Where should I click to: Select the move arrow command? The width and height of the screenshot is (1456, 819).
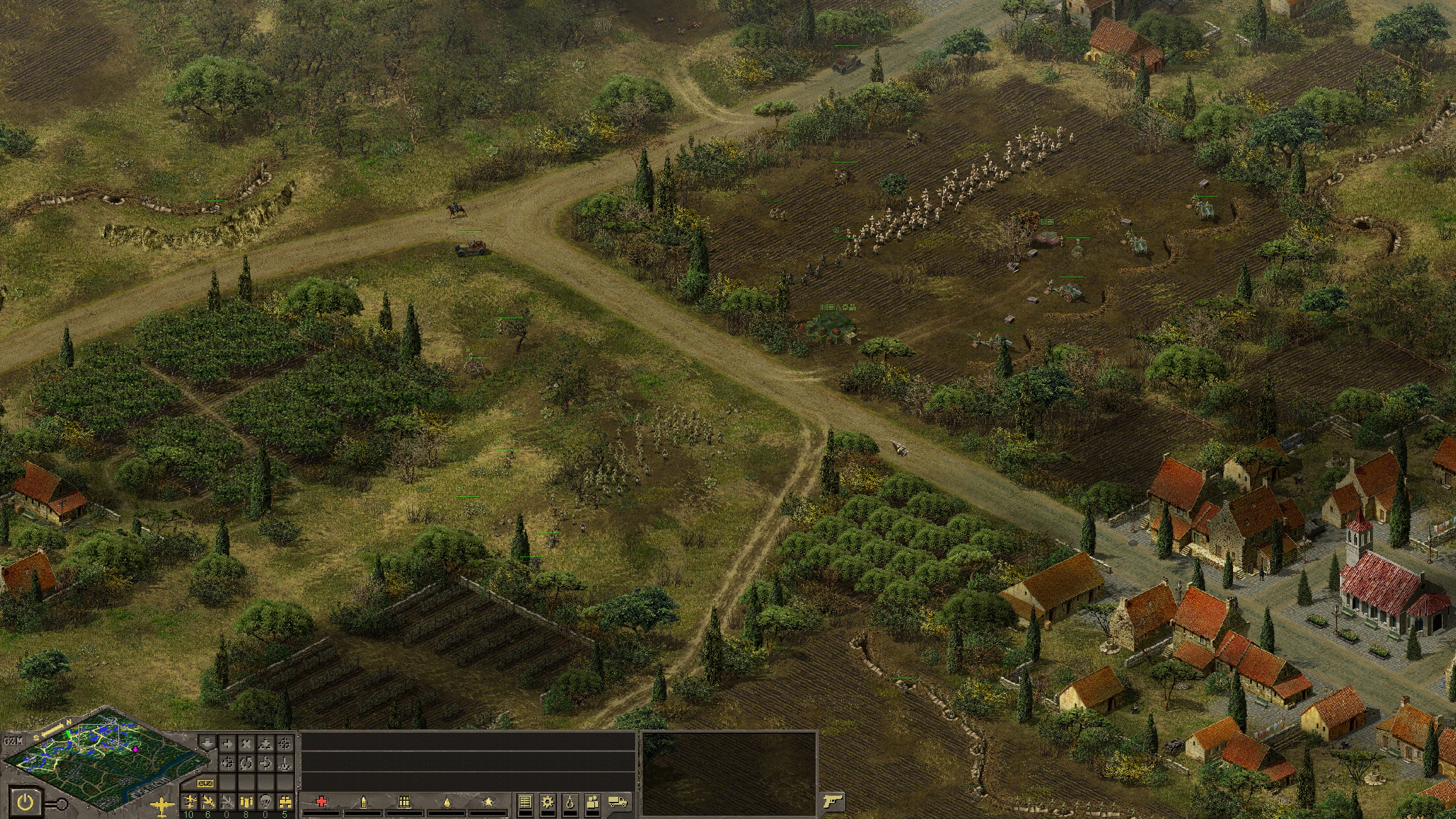pos(227,744)
